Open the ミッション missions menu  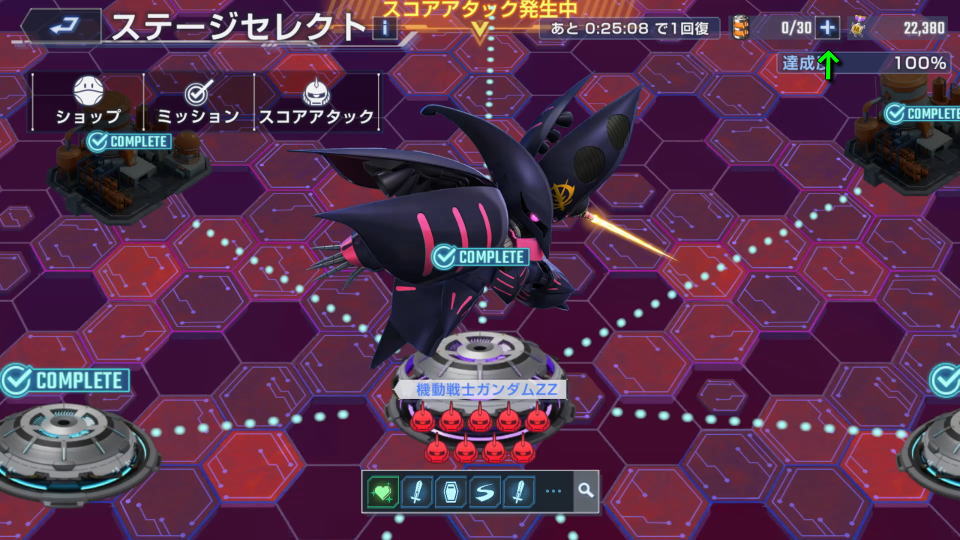[x=198, y=103]
